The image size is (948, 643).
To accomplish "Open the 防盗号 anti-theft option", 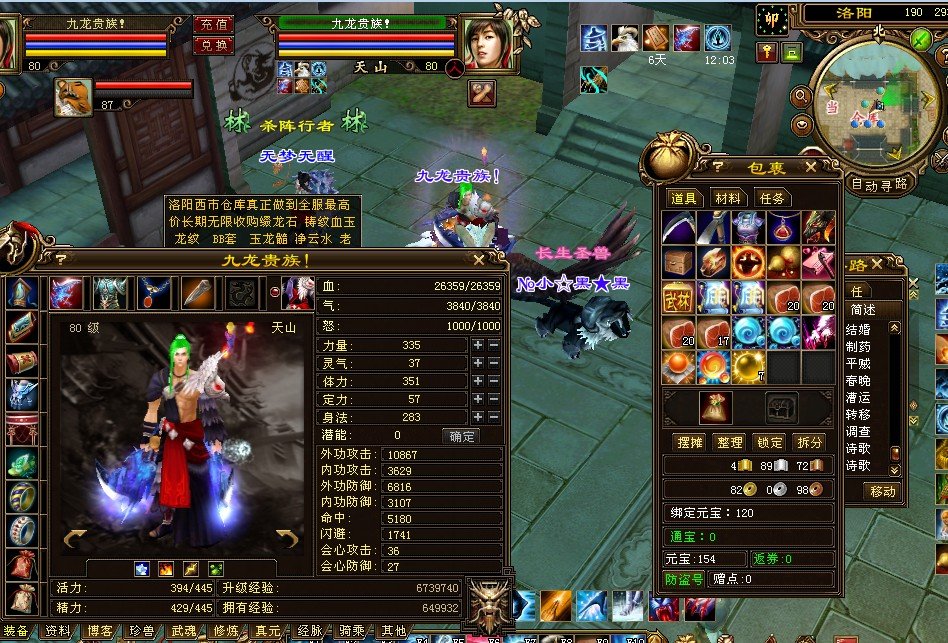I will [x=684, y=579].
